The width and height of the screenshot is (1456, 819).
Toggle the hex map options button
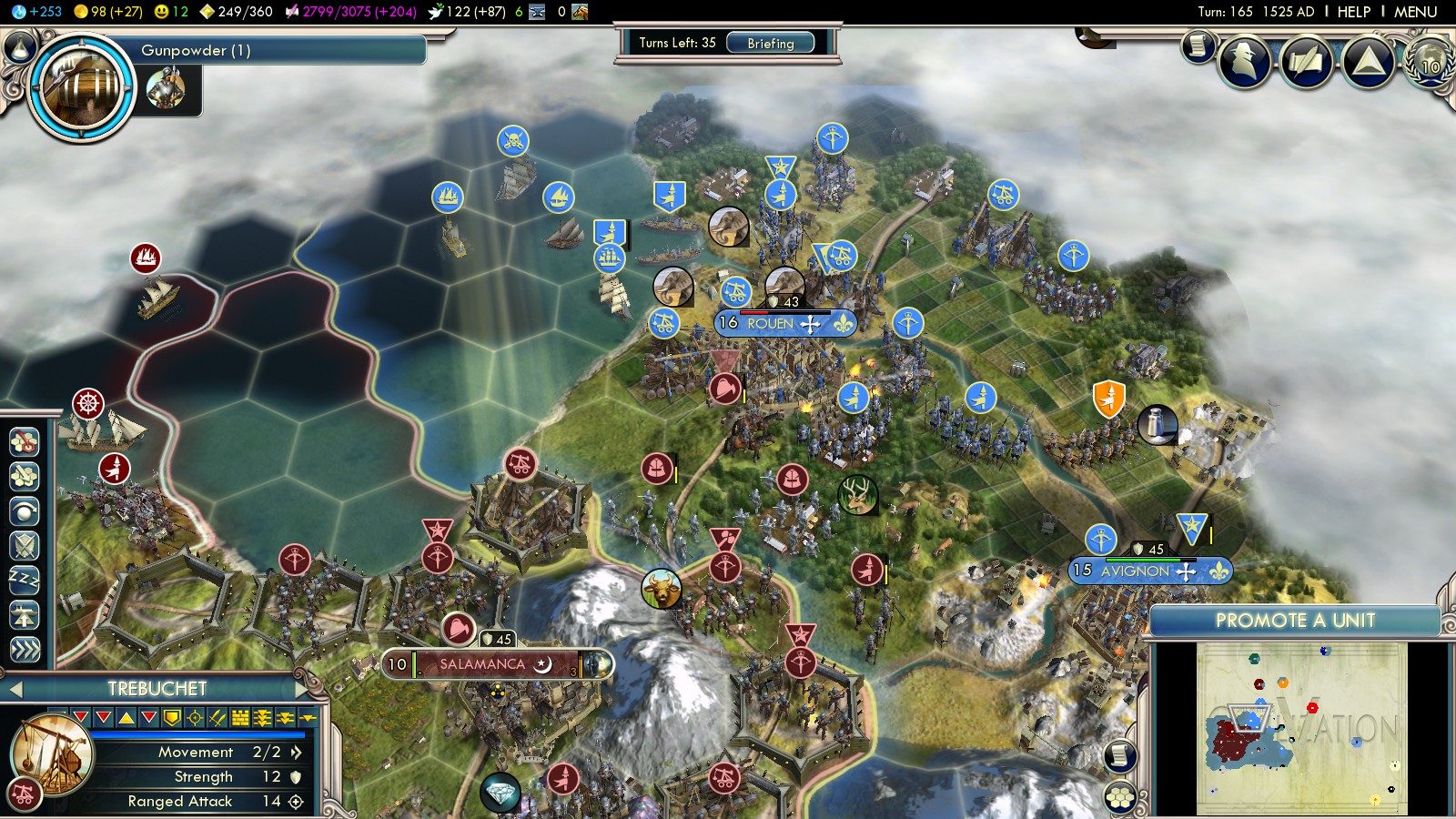[x=1120, y=798]
